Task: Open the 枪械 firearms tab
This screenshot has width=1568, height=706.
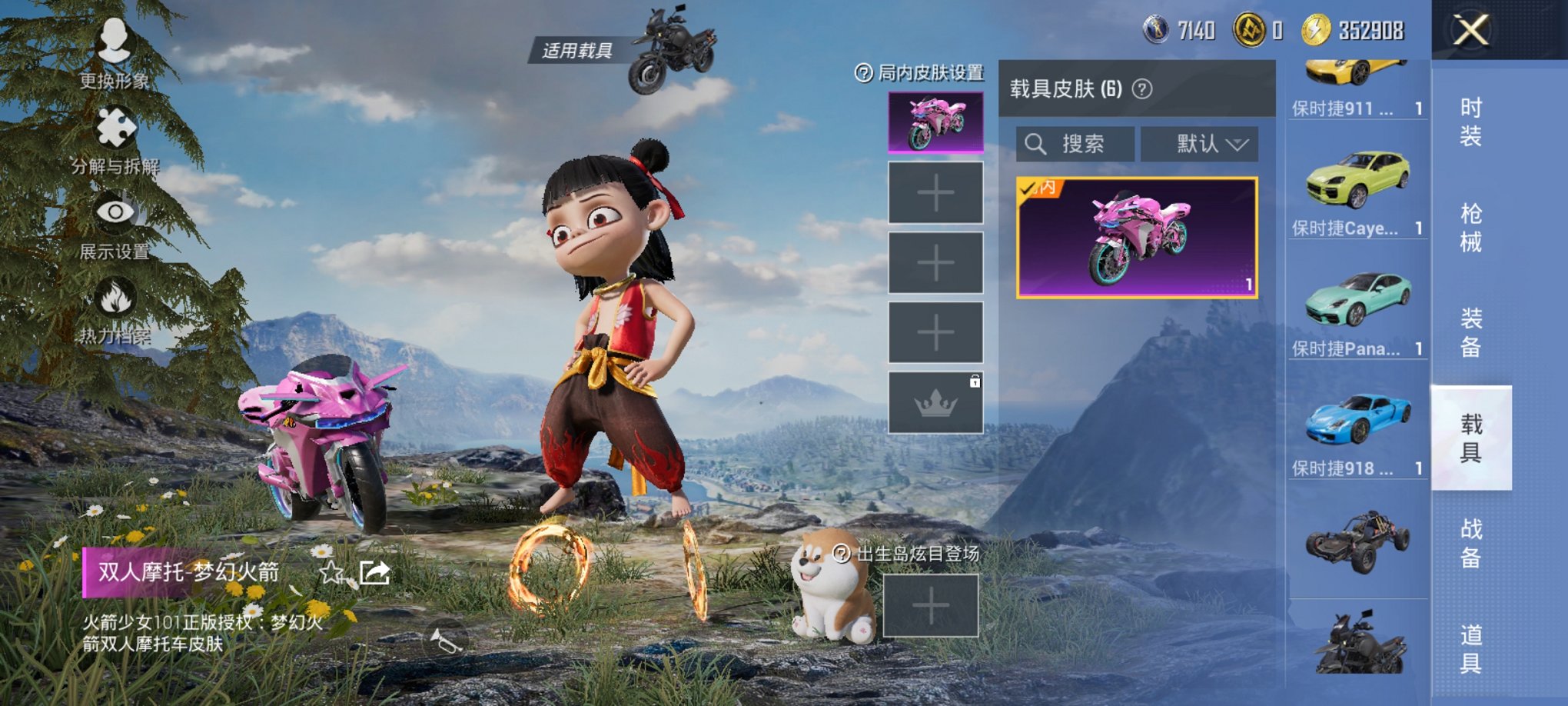Action: point(1470,228)
